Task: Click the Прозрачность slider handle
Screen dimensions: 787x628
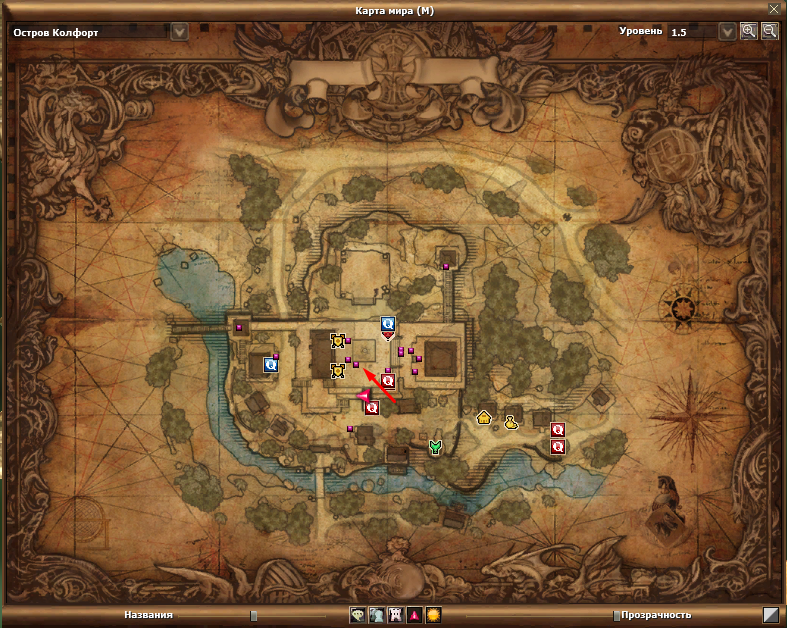Action: tap(615, 616)
